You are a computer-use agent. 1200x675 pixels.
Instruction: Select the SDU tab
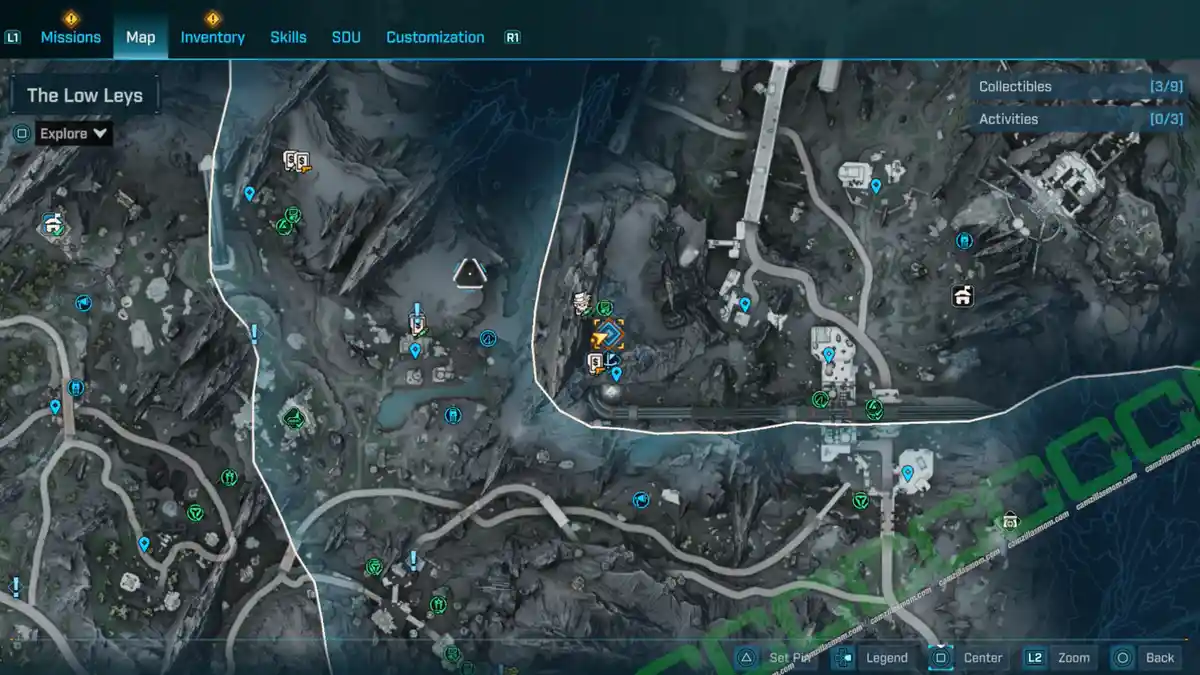tap(346, 37)
